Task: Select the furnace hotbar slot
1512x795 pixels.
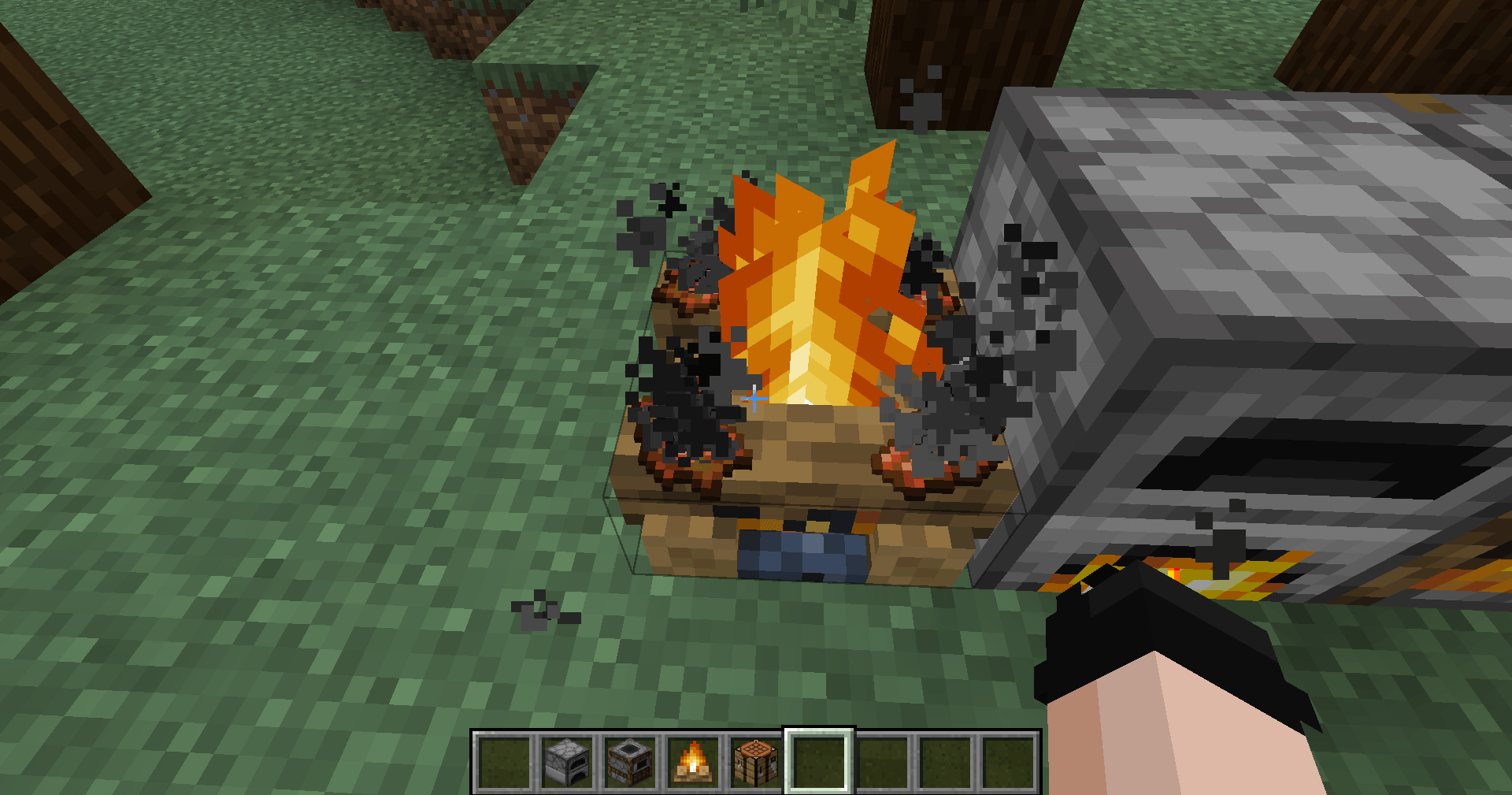Action: point(567,762)
